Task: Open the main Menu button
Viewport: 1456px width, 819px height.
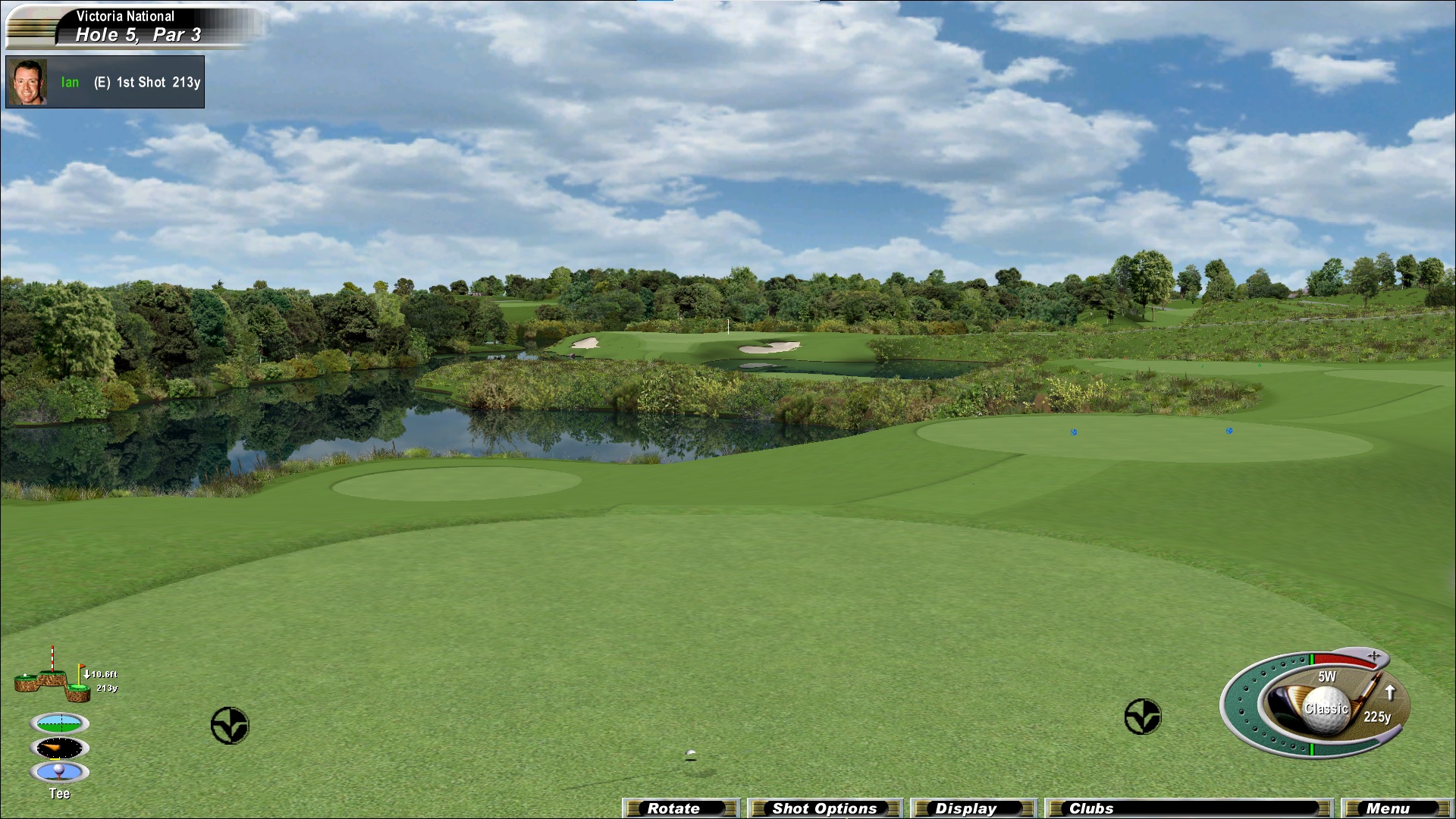Action: click(x=1395, y=808)
